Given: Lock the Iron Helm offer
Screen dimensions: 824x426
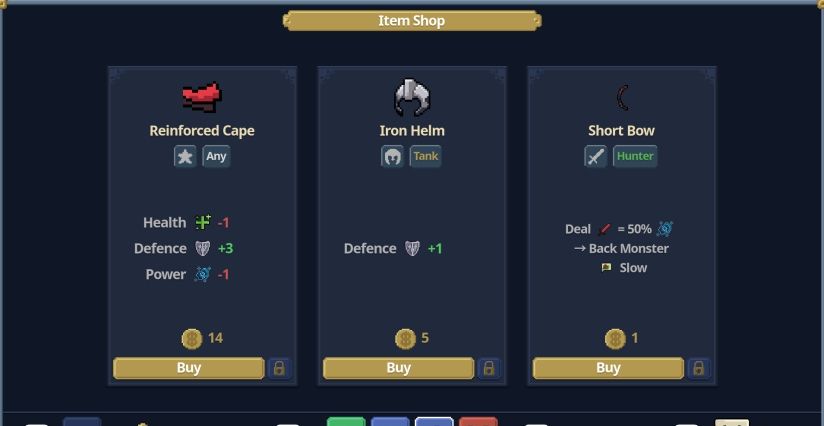Looking at the screenshot, I should click(x=489, y=368).
